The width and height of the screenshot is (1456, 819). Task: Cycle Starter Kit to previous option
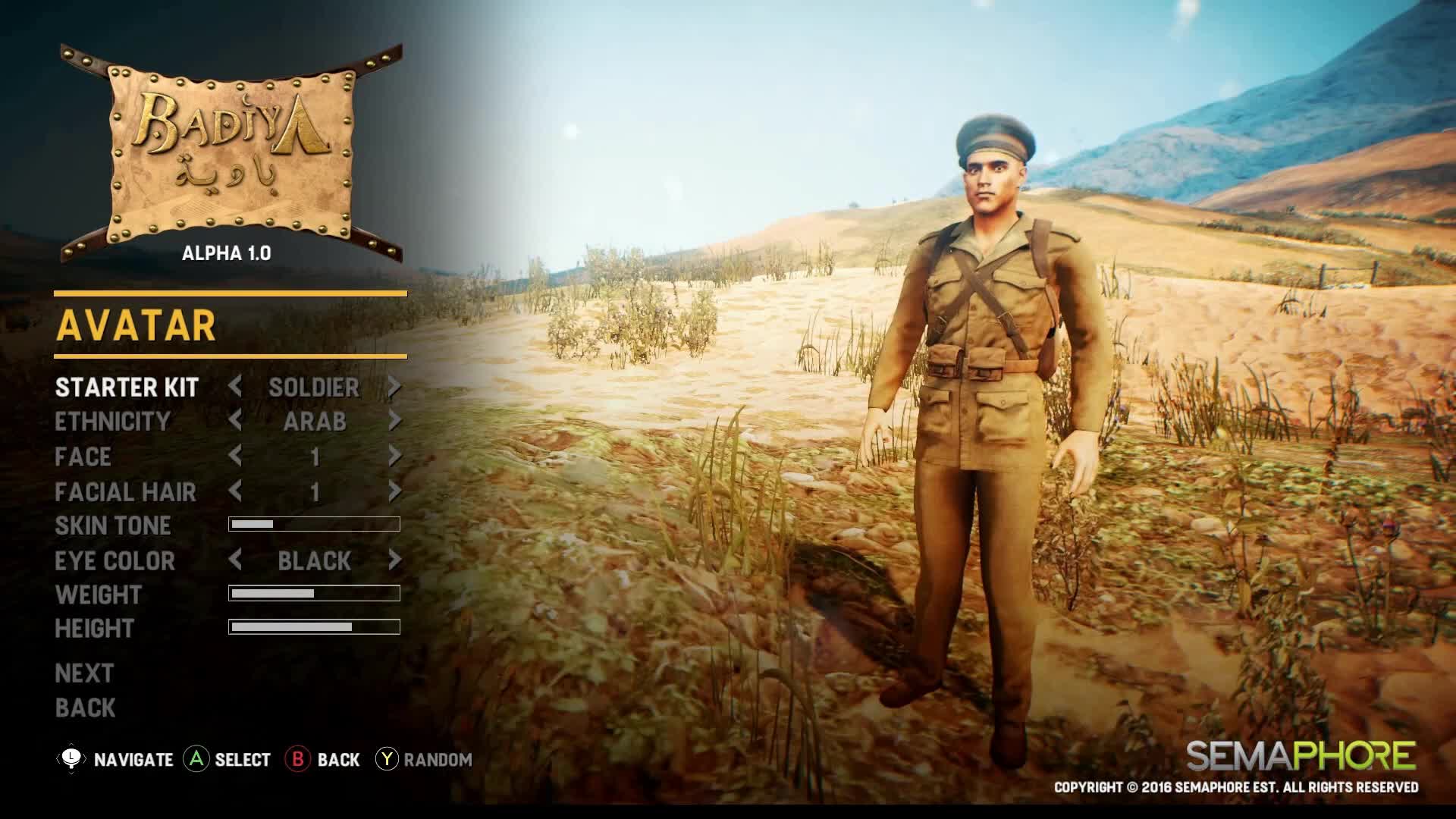point(235,387)
